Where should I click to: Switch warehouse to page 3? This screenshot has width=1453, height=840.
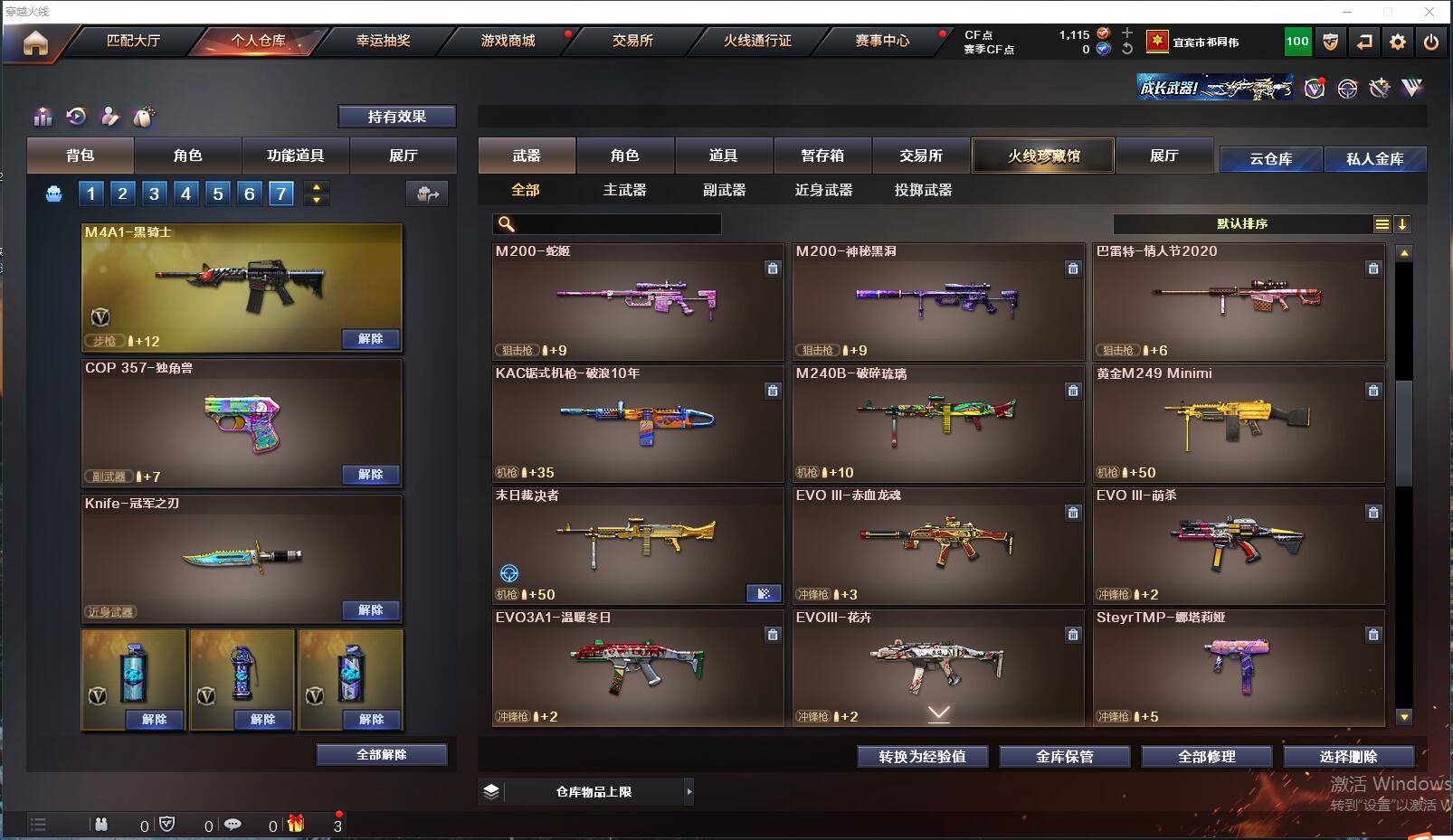tap(154, 193)
